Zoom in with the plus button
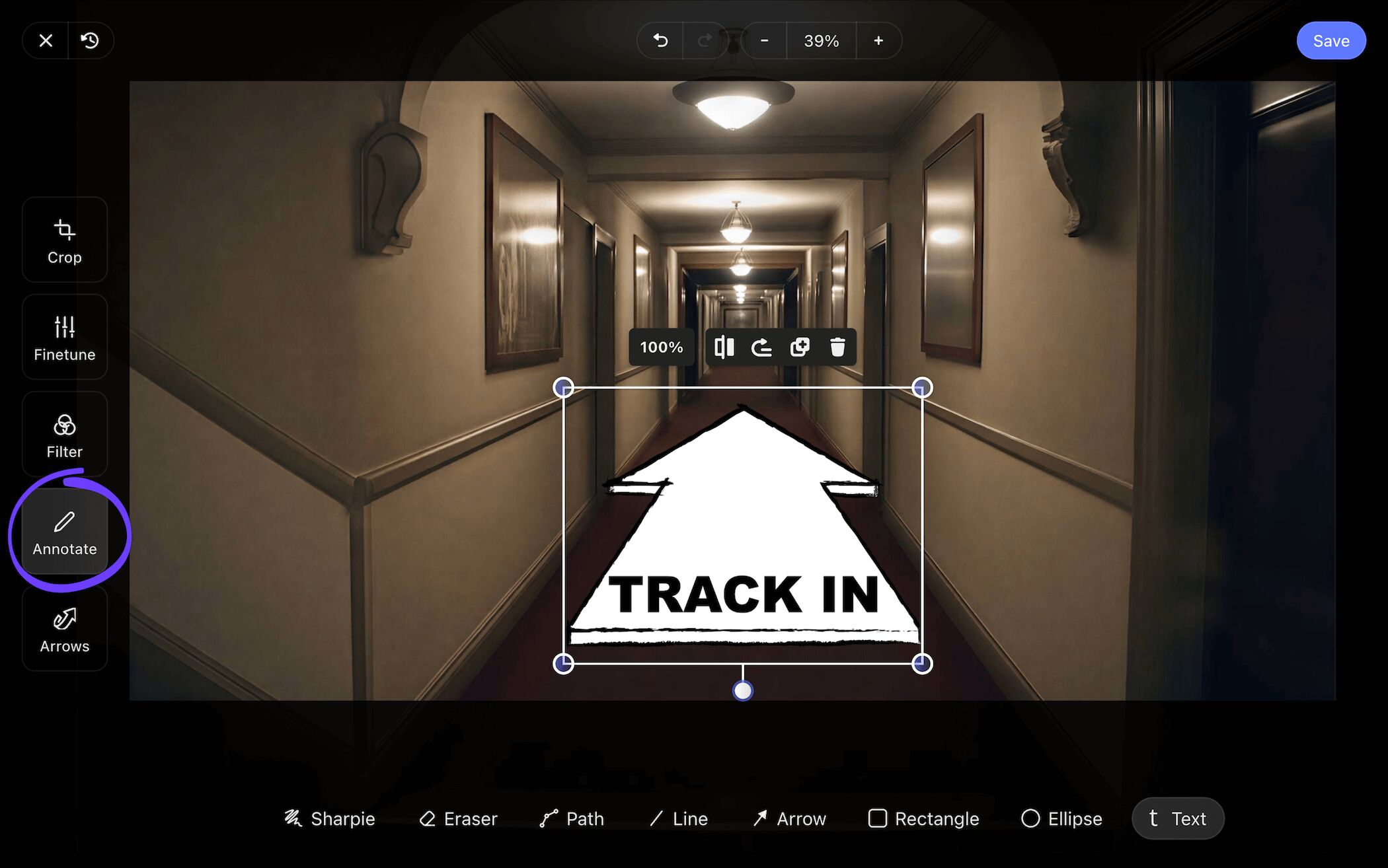 (878, 40)
